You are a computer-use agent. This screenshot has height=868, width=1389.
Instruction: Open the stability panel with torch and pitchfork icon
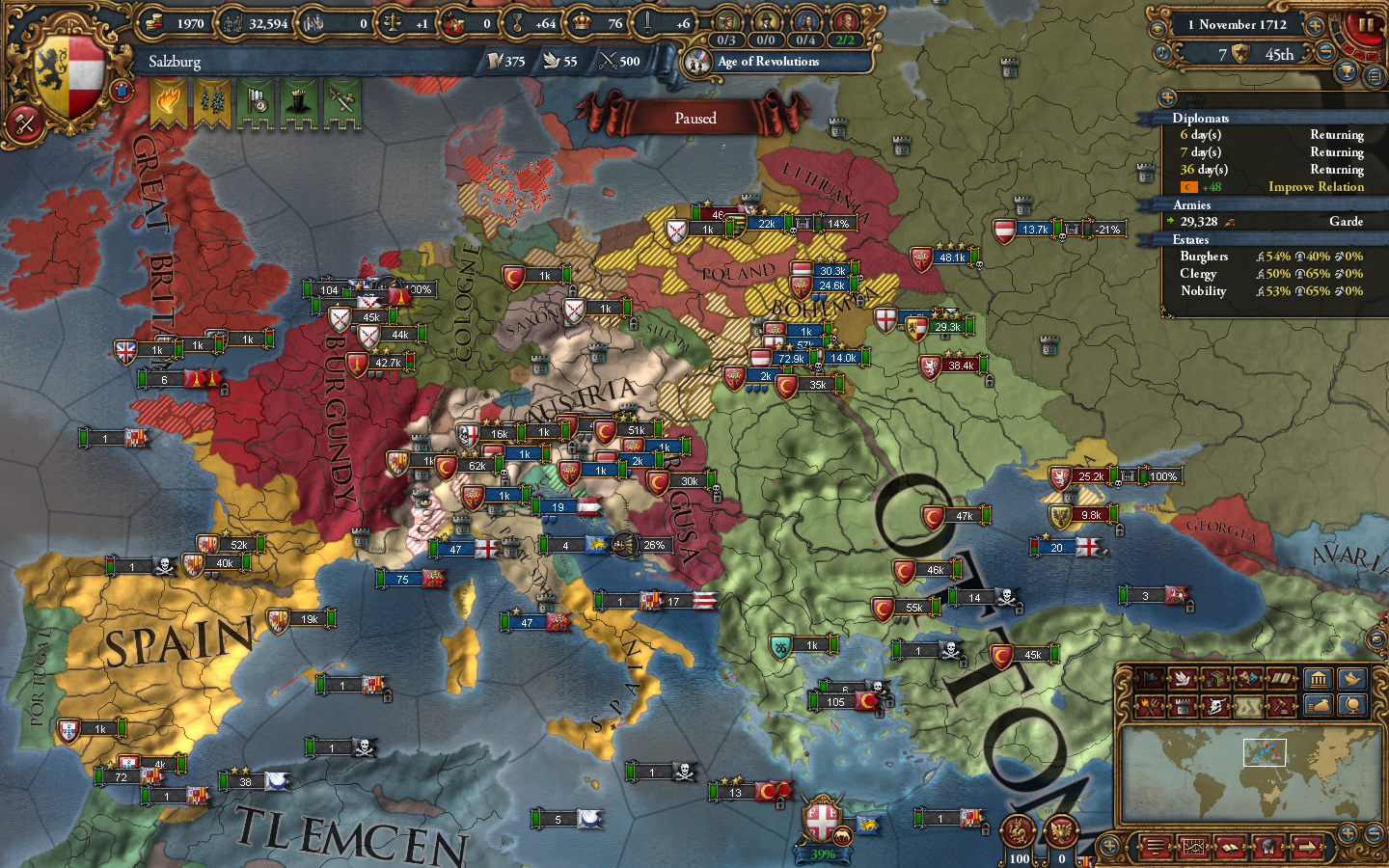(1150, 705)
